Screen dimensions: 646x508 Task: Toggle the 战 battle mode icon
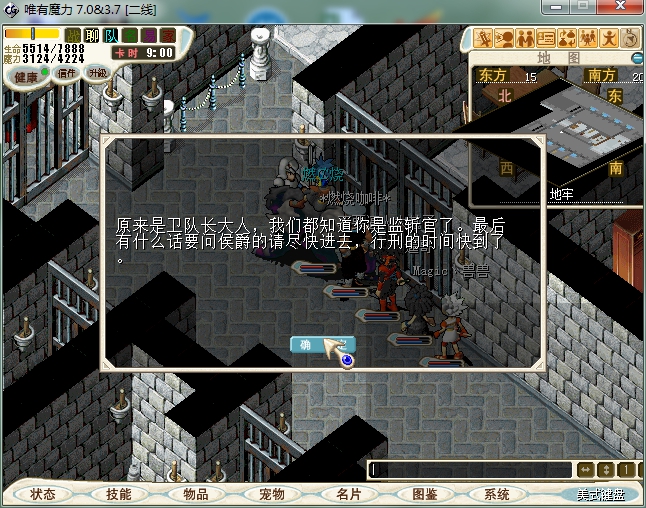tap(73, 37)
